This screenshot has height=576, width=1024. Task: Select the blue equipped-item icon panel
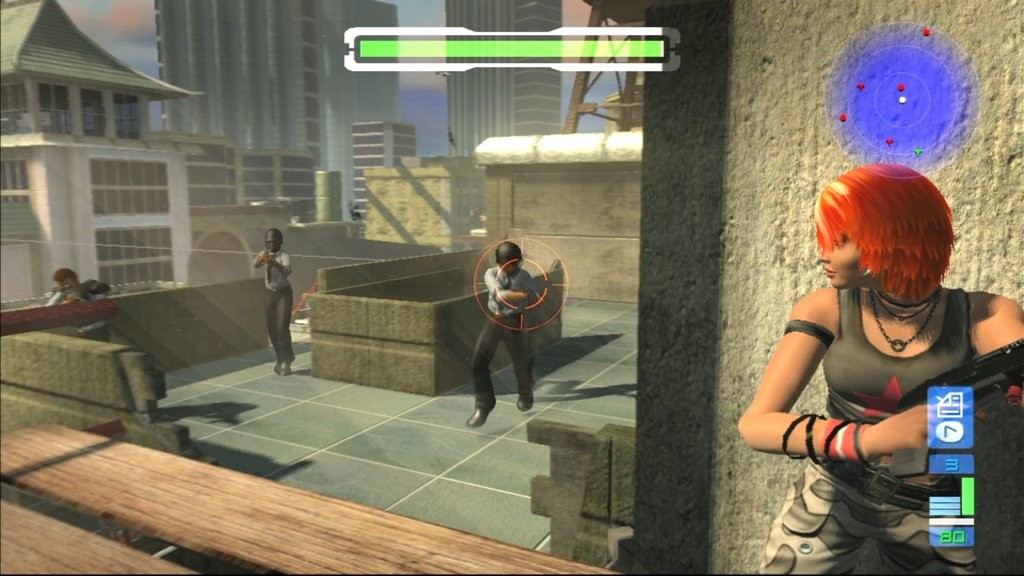pos(950,418)
